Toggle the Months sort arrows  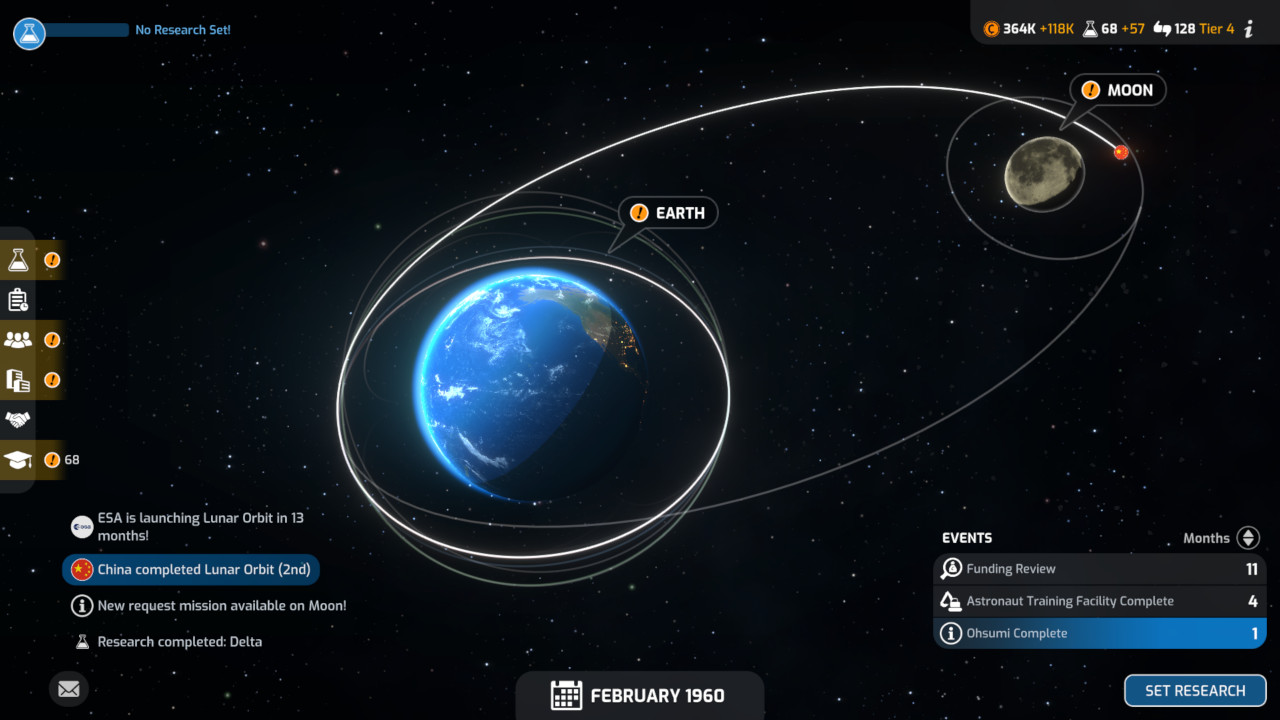1248,538
